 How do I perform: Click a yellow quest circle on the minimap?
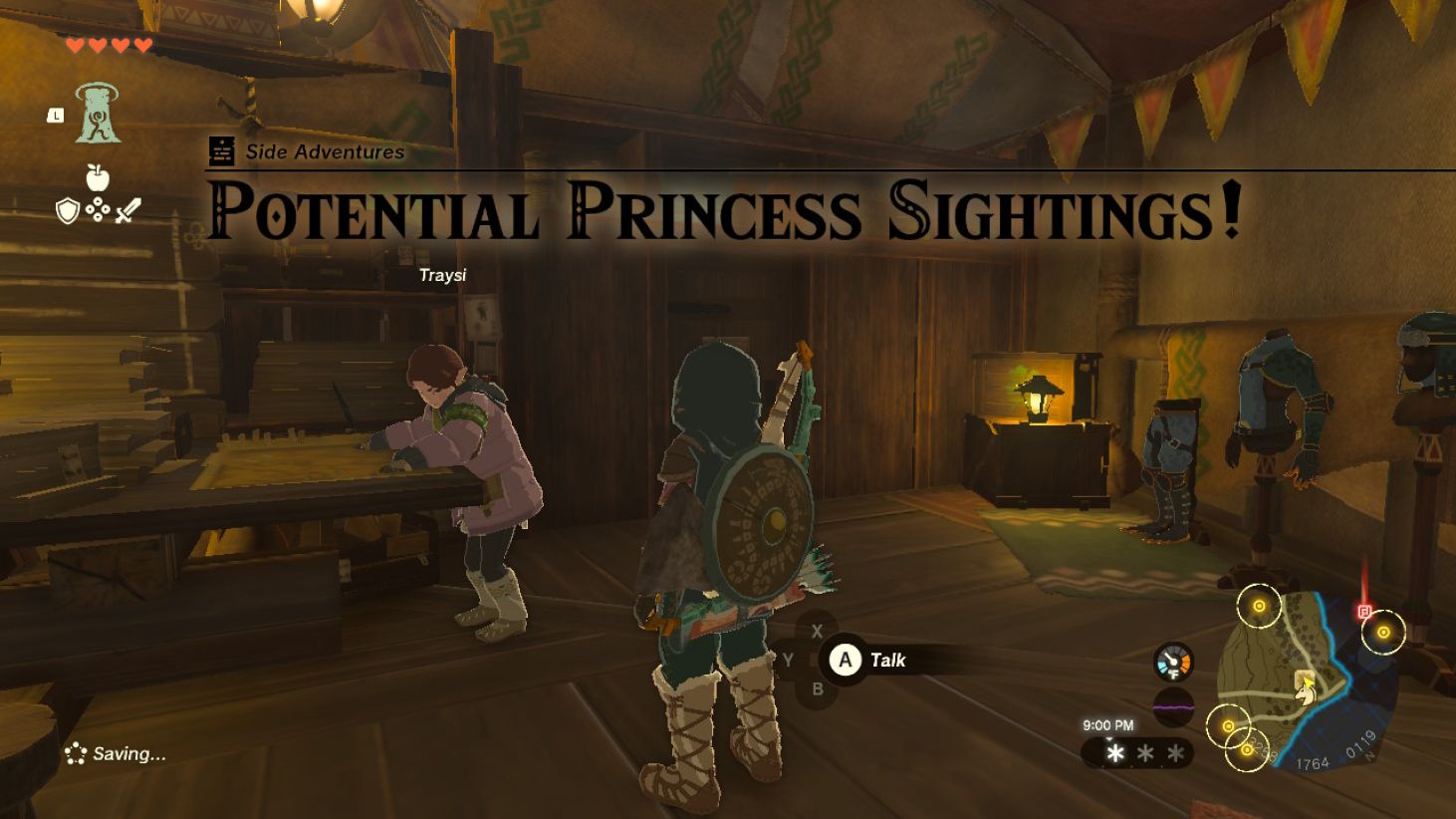[1259, 606]
